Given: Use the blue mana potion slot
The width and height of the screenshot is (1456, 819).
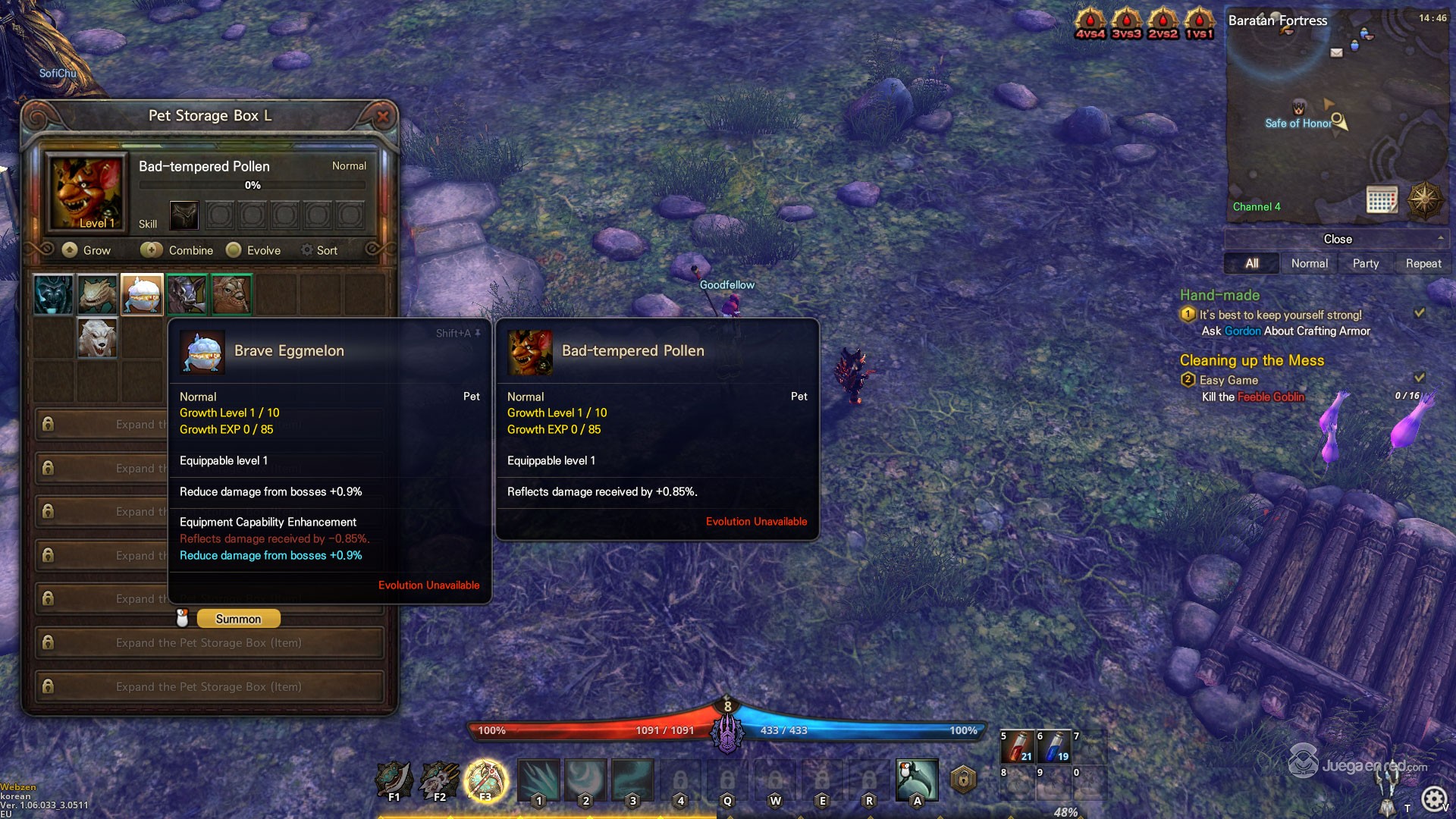Looking at the screenshot, I should (x=1054, y=747).
